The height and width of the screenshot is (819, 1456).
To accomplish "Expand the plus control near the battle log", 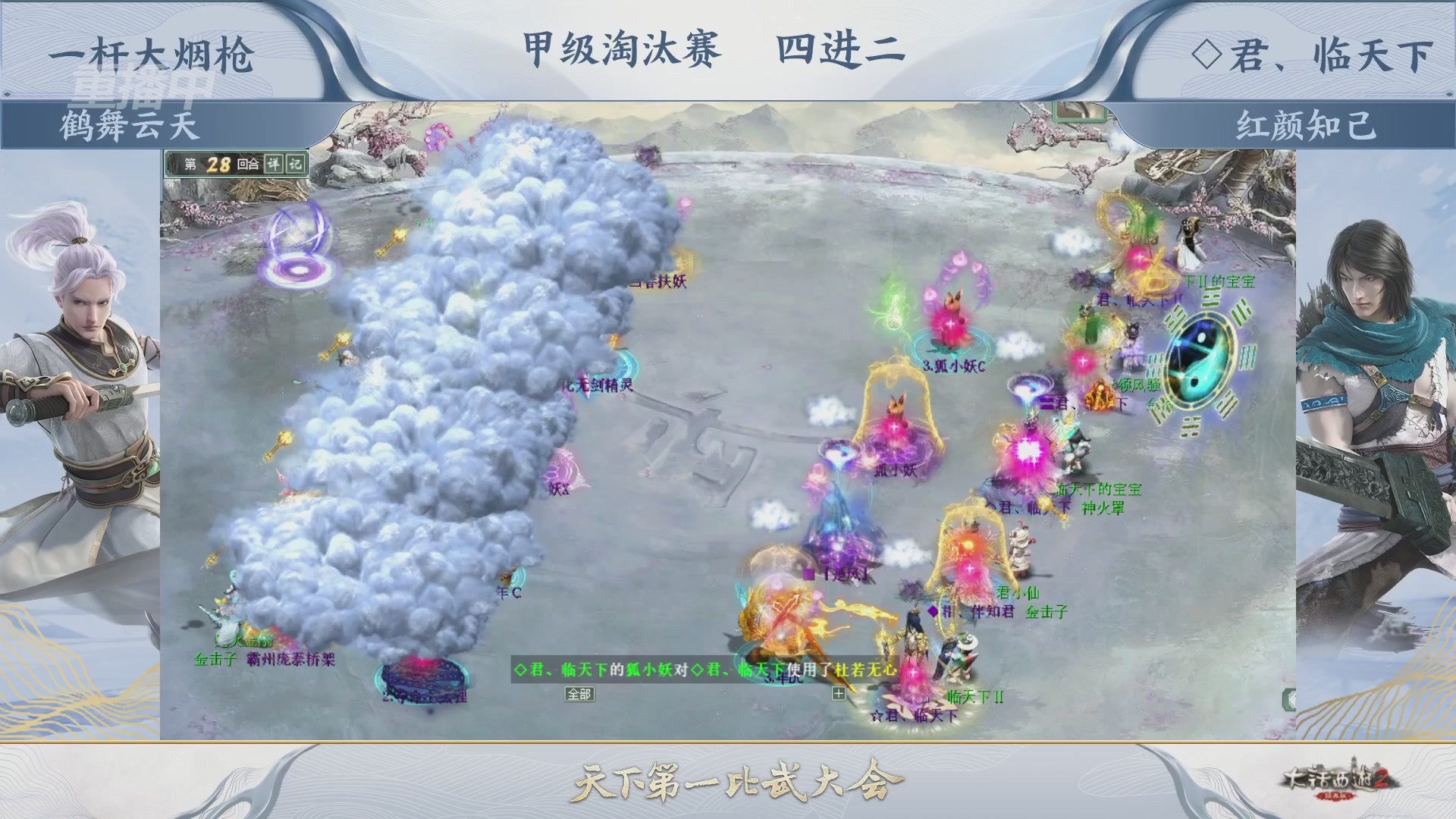I will tap(839, 695).
